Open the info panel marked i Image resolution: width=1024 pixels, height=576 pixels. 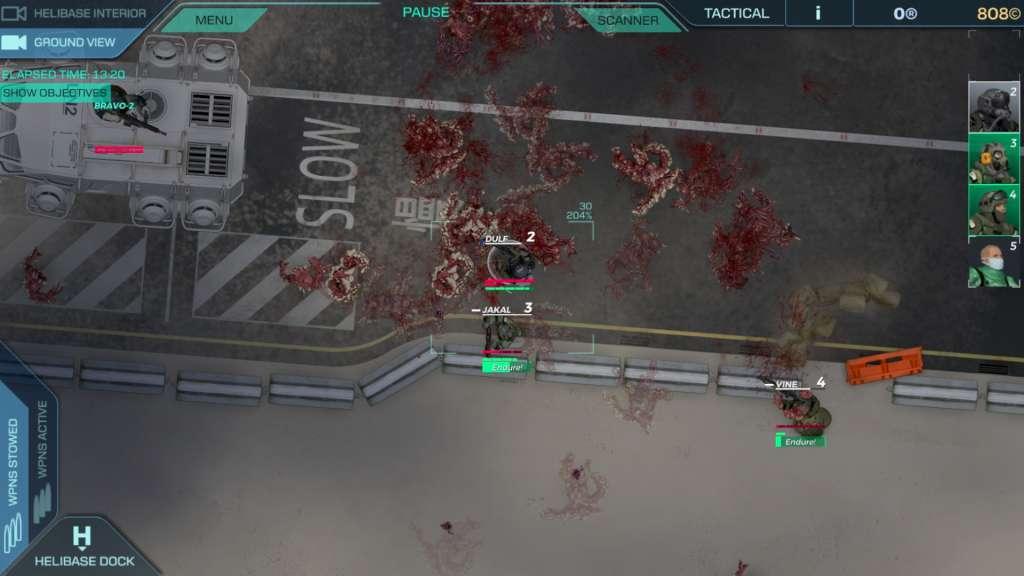(x=818, y=13)
